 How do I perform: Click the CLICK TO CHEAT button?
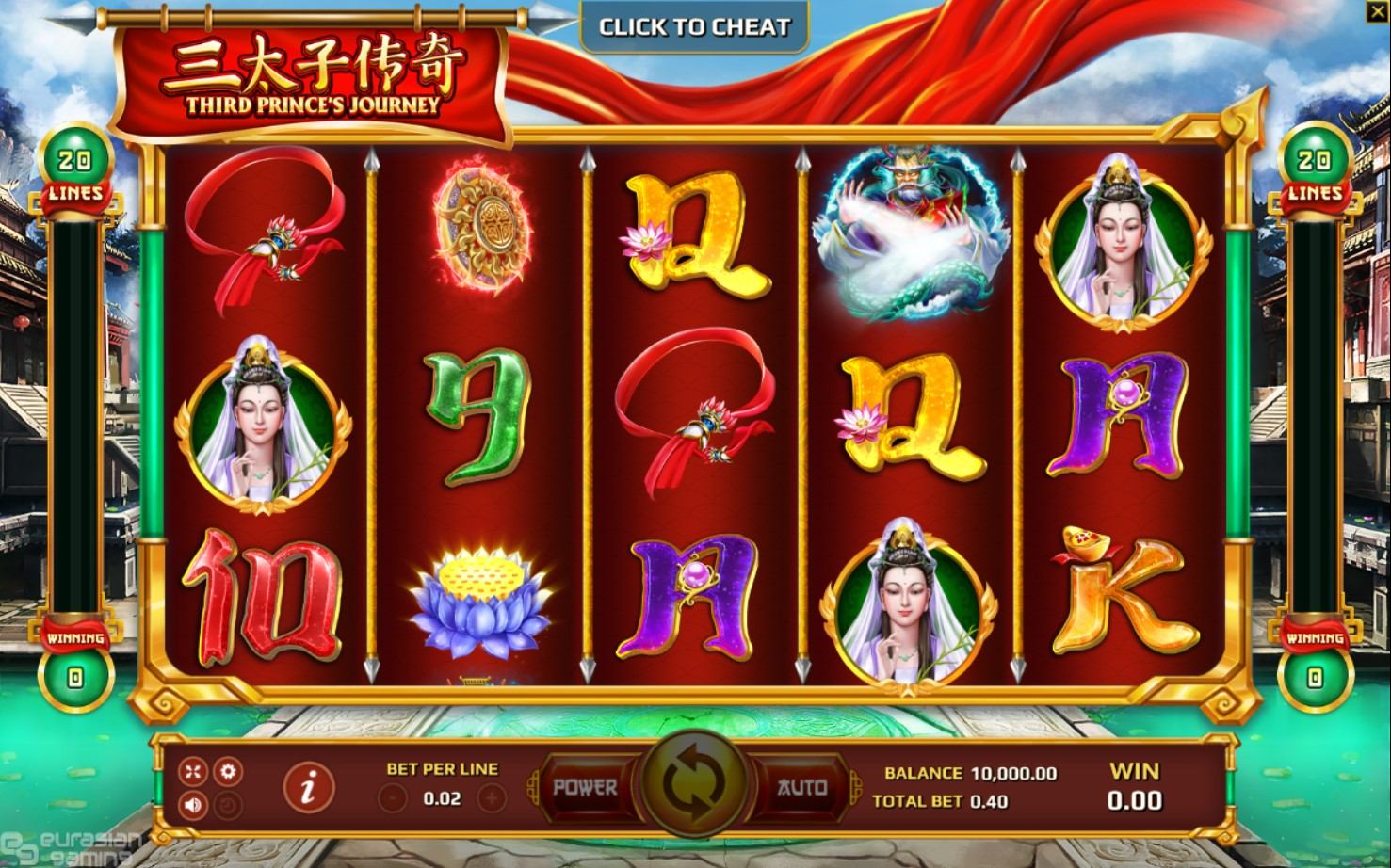[694, 26]
